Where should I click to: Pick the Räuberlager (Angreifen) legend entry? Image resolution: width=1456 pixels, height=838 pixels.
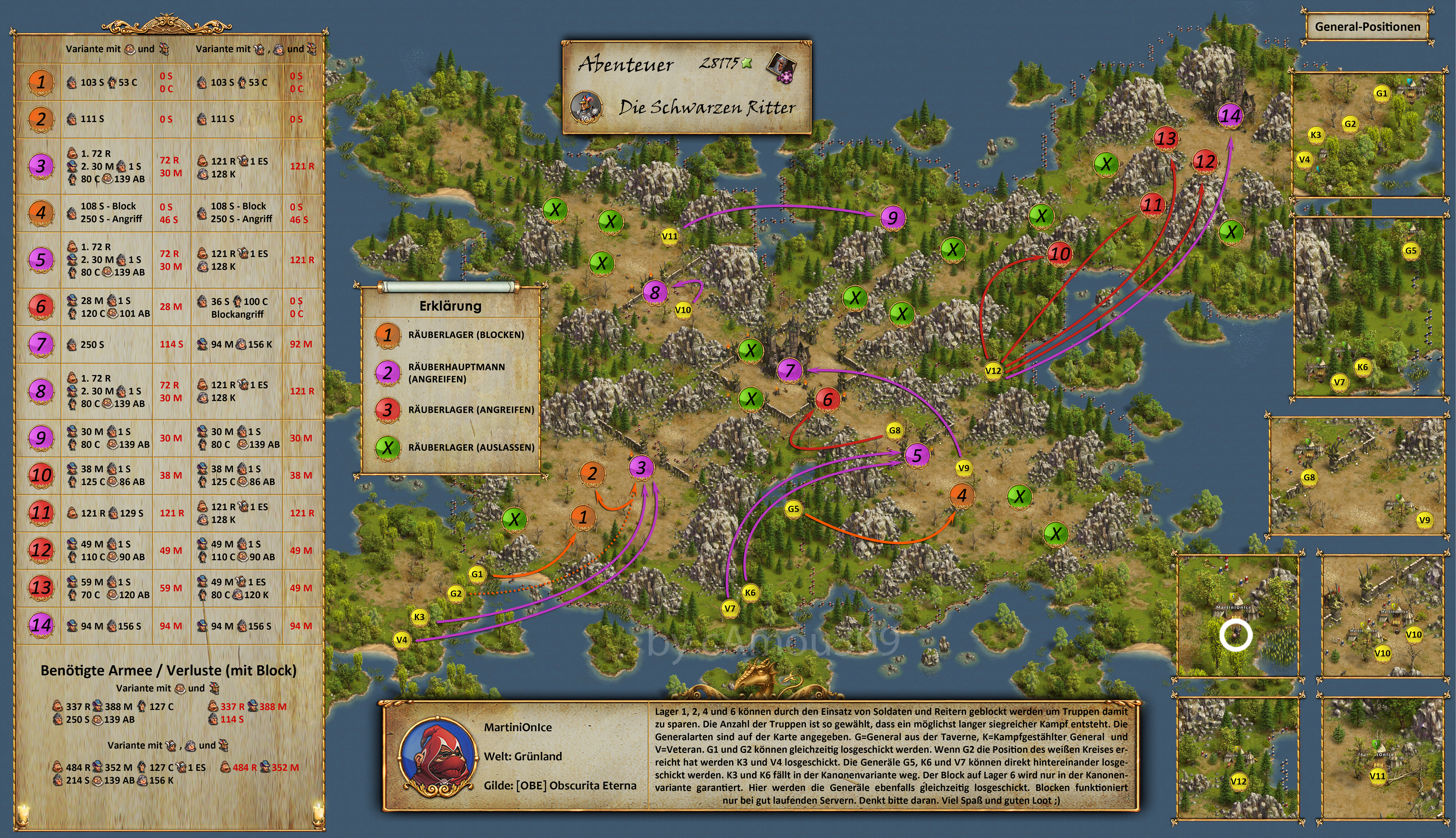455,410
